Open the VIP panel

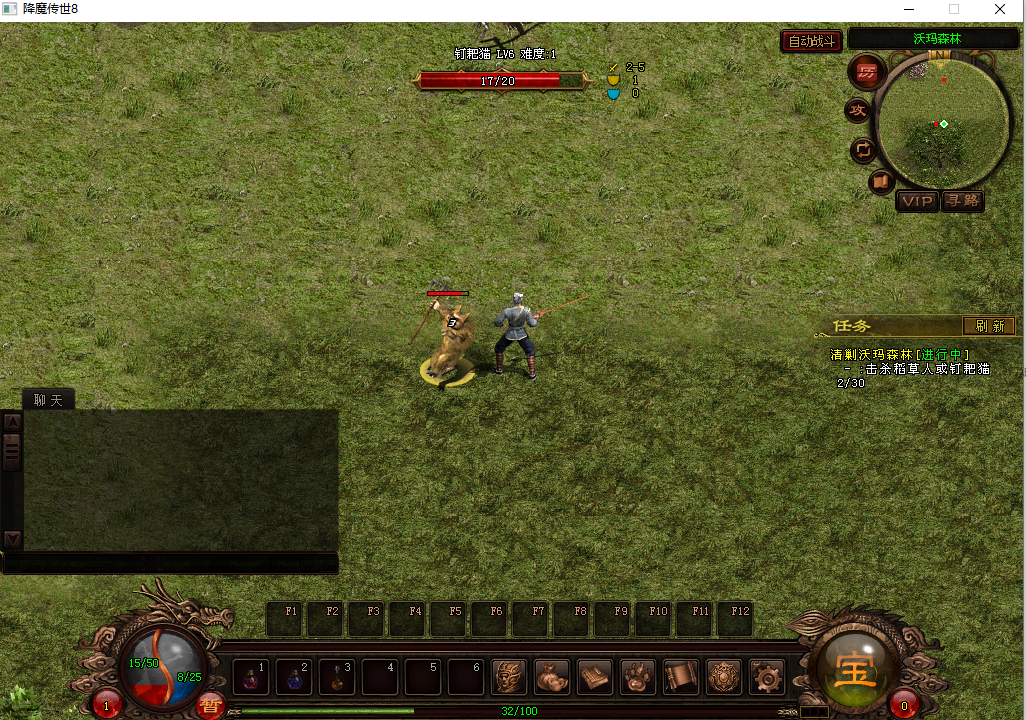[916, 201]
